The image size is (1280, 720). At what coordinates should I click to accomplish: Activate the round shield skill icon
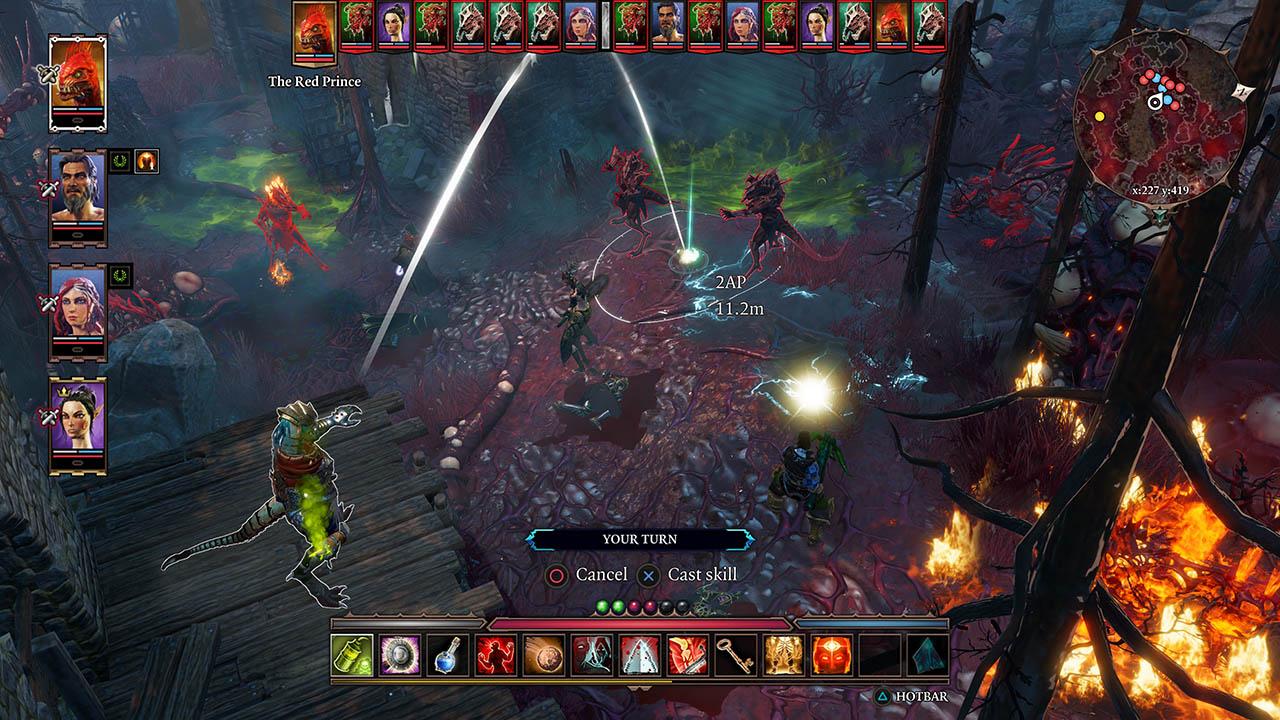click(400, 655)
